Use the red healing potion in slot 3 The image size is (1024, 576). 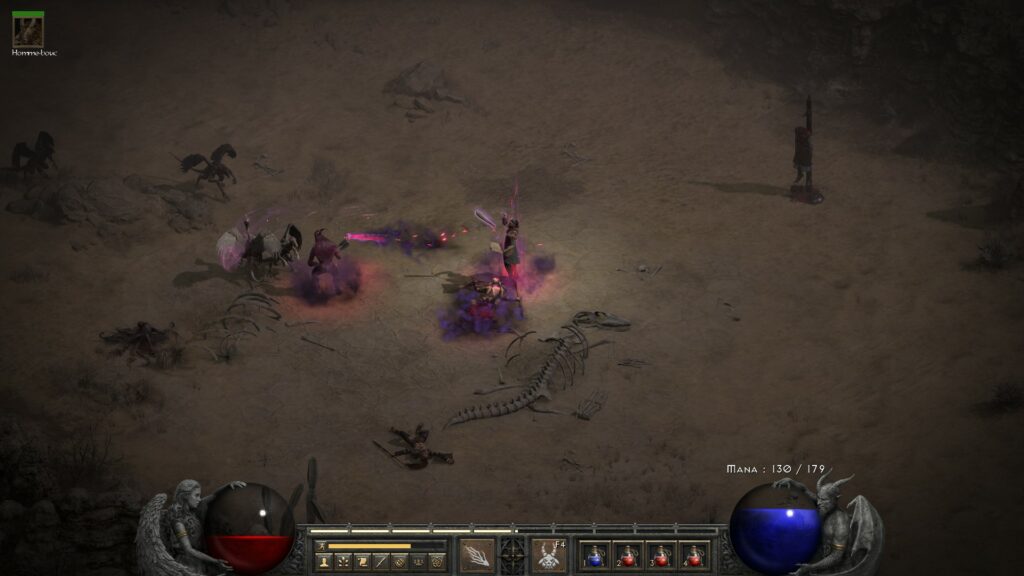tap(661, 555)
